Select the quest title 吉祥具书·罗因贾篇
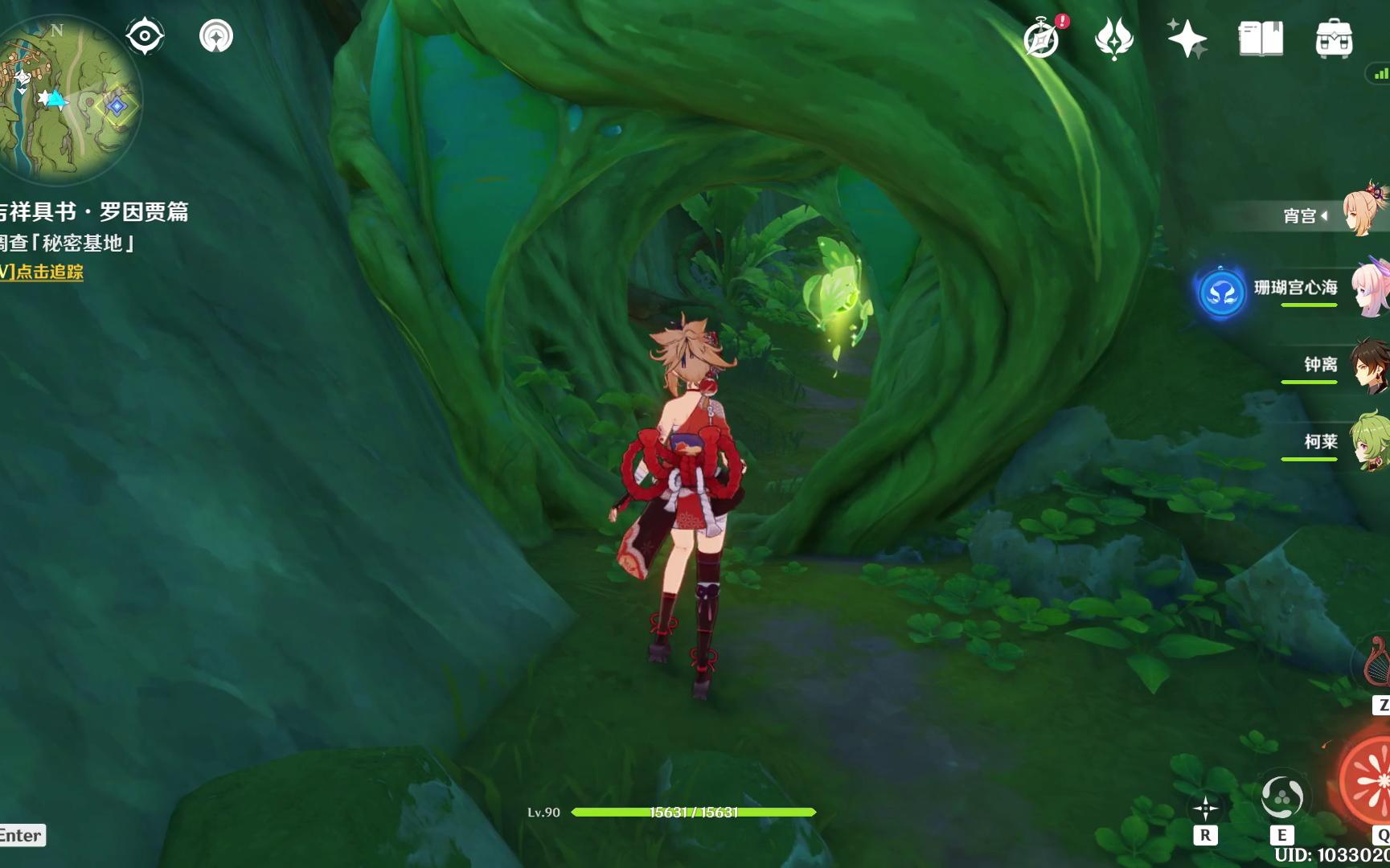 pos(95,212)
